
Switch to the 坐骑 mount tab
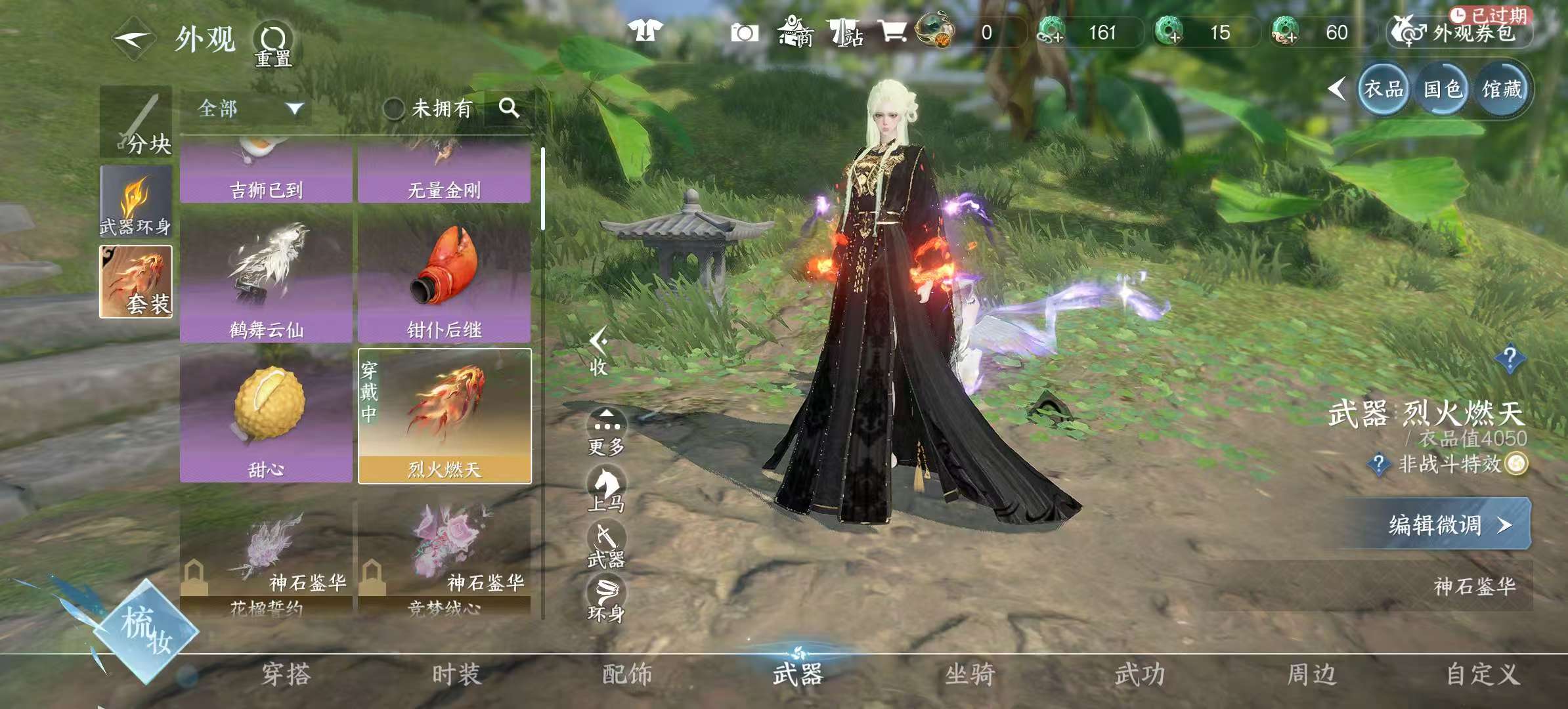click(x=969, y=674)
